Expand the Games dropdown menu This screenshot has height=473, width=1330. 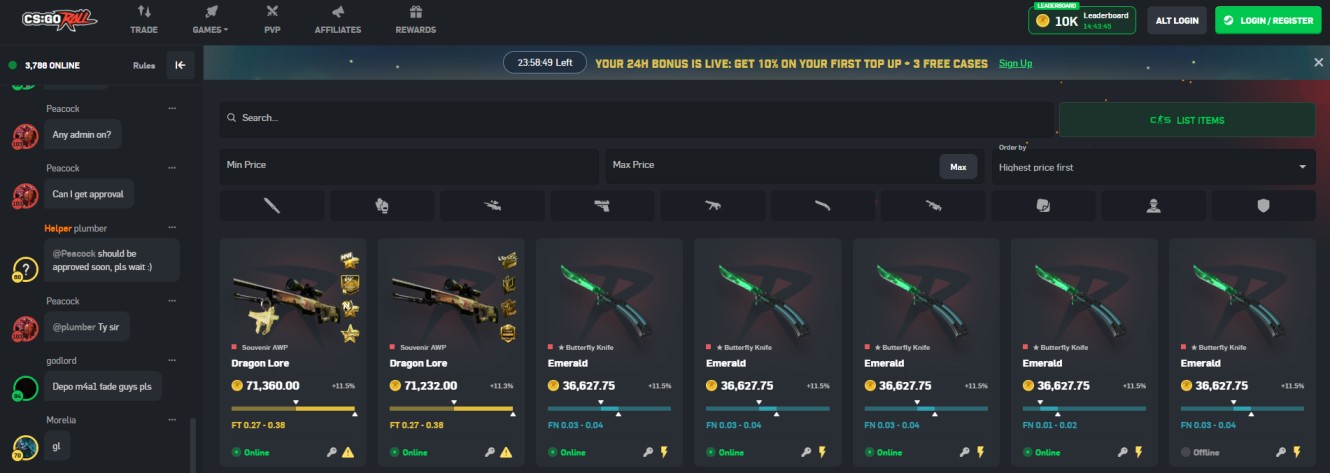pyautogui.click(x=210, y=19)
